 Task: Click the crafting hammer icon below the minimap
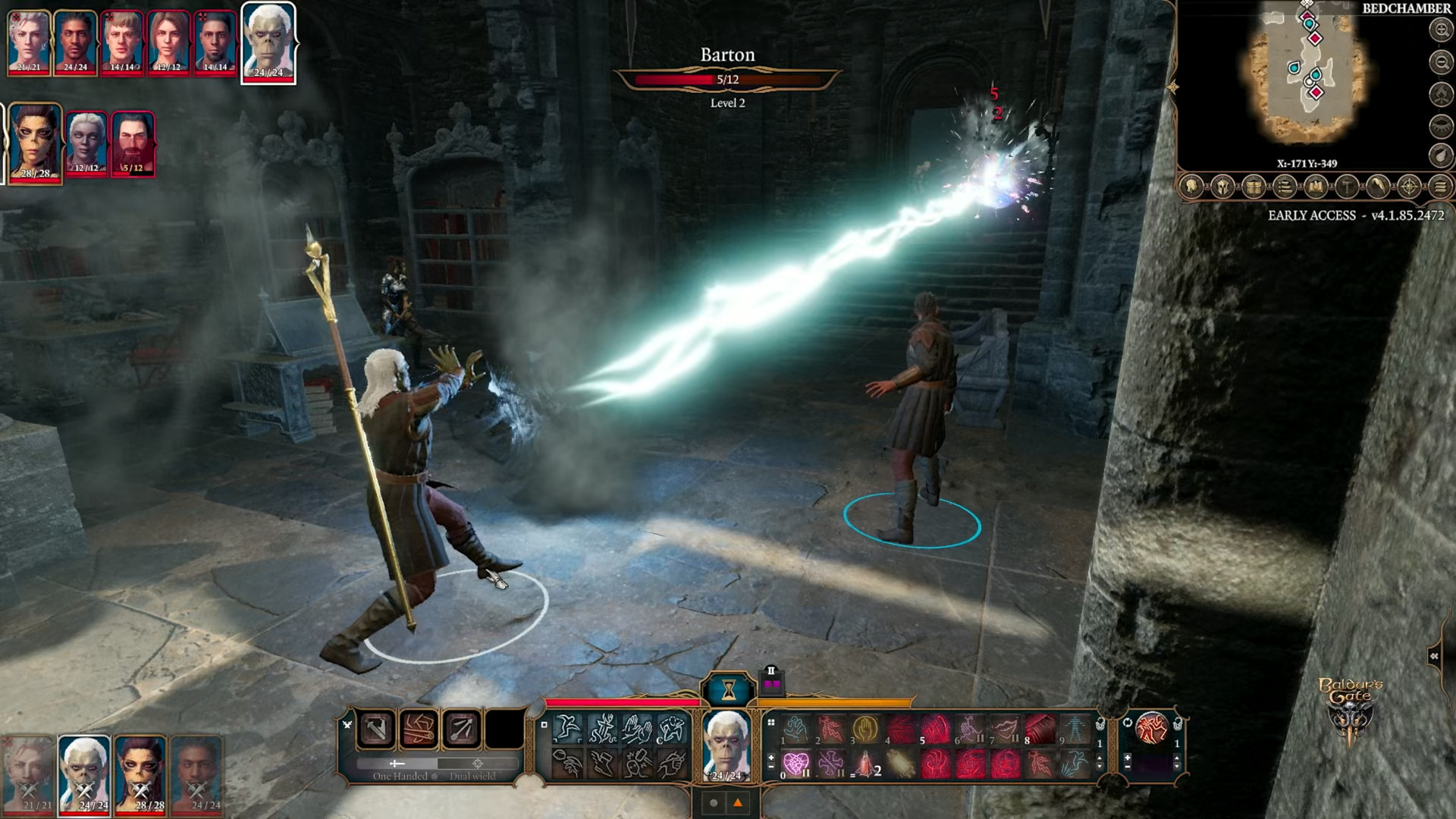[x=1347, y=186]
